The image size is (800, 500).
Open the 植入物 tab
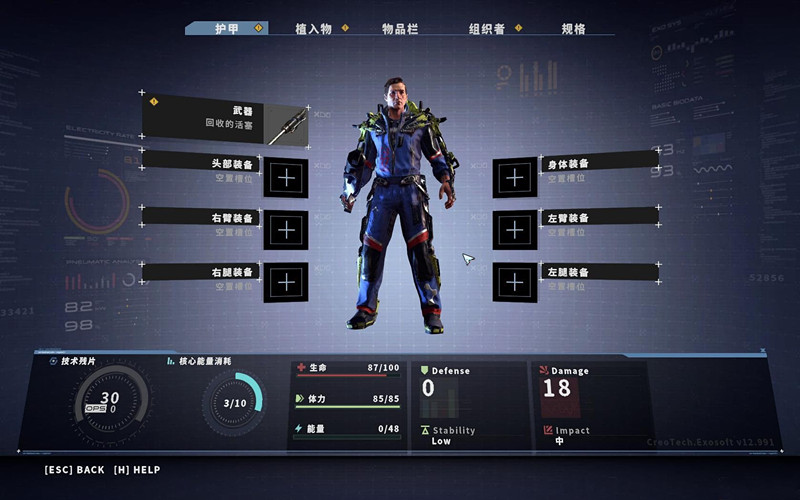314,29
